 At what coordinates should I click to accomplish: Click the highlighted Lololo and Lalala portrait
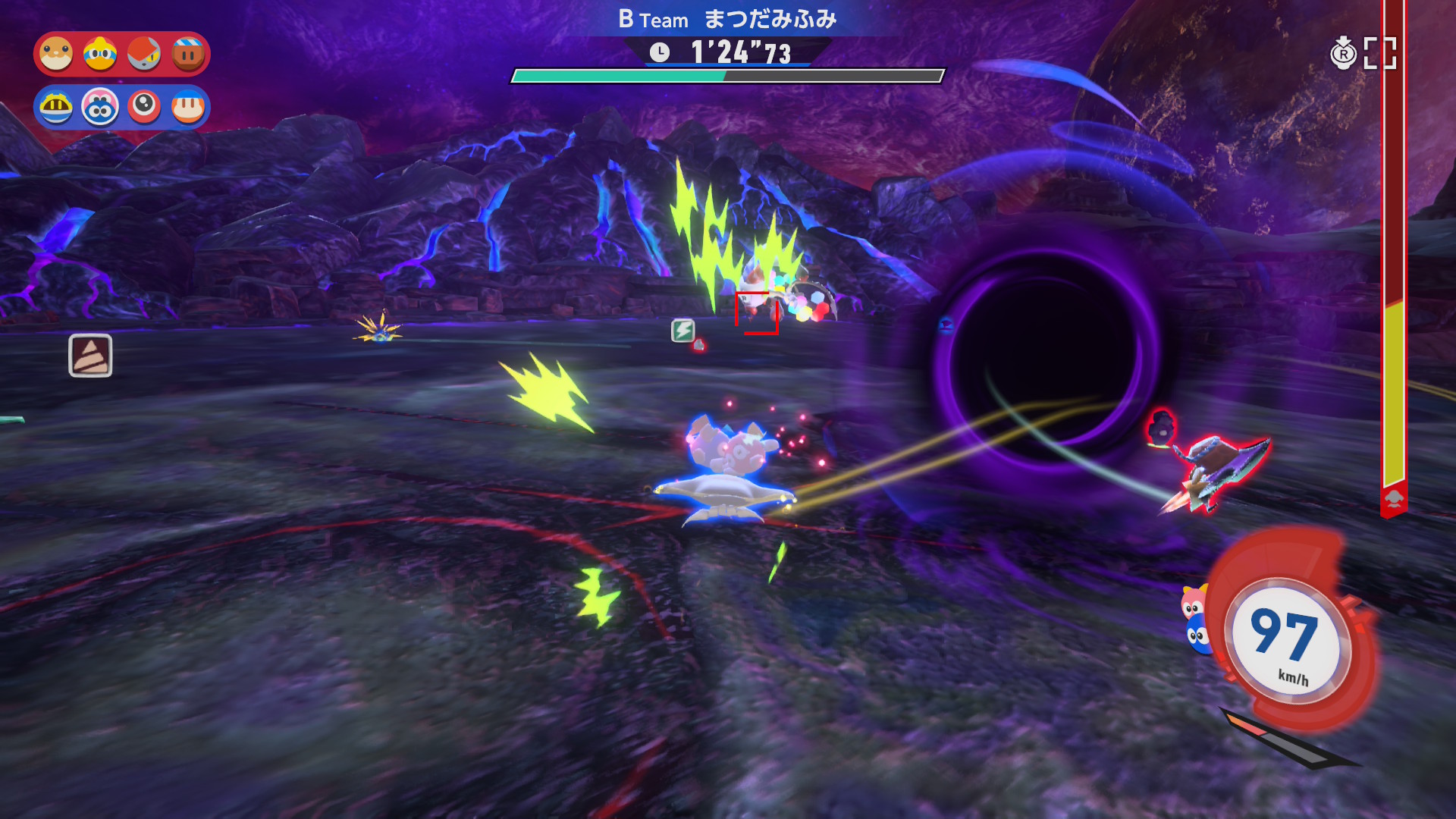click(x=100, y=108)
